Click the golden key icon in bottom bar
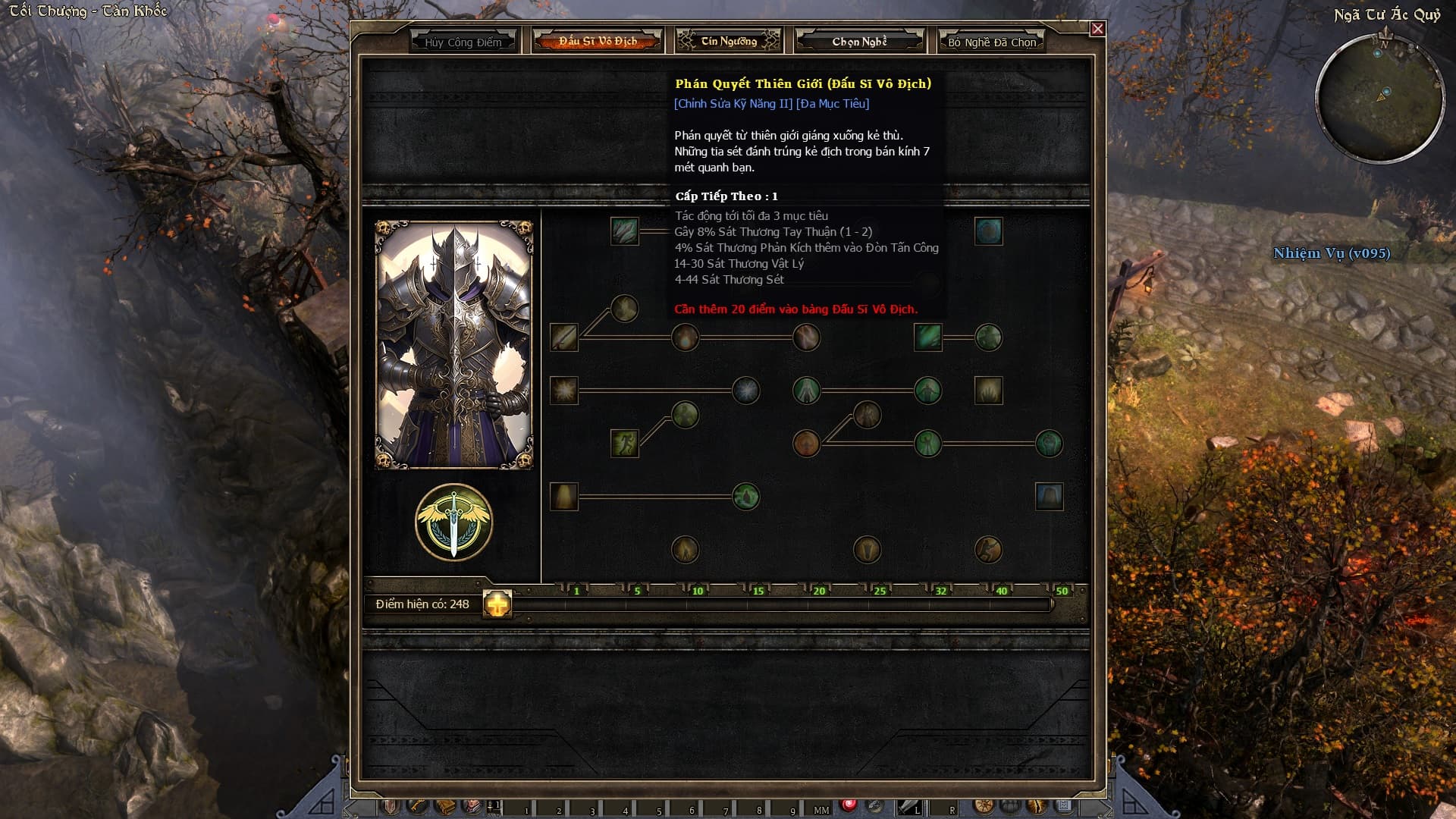This screenshot has height=819, width=1456. pyautogui.click(x=417, y=806)
